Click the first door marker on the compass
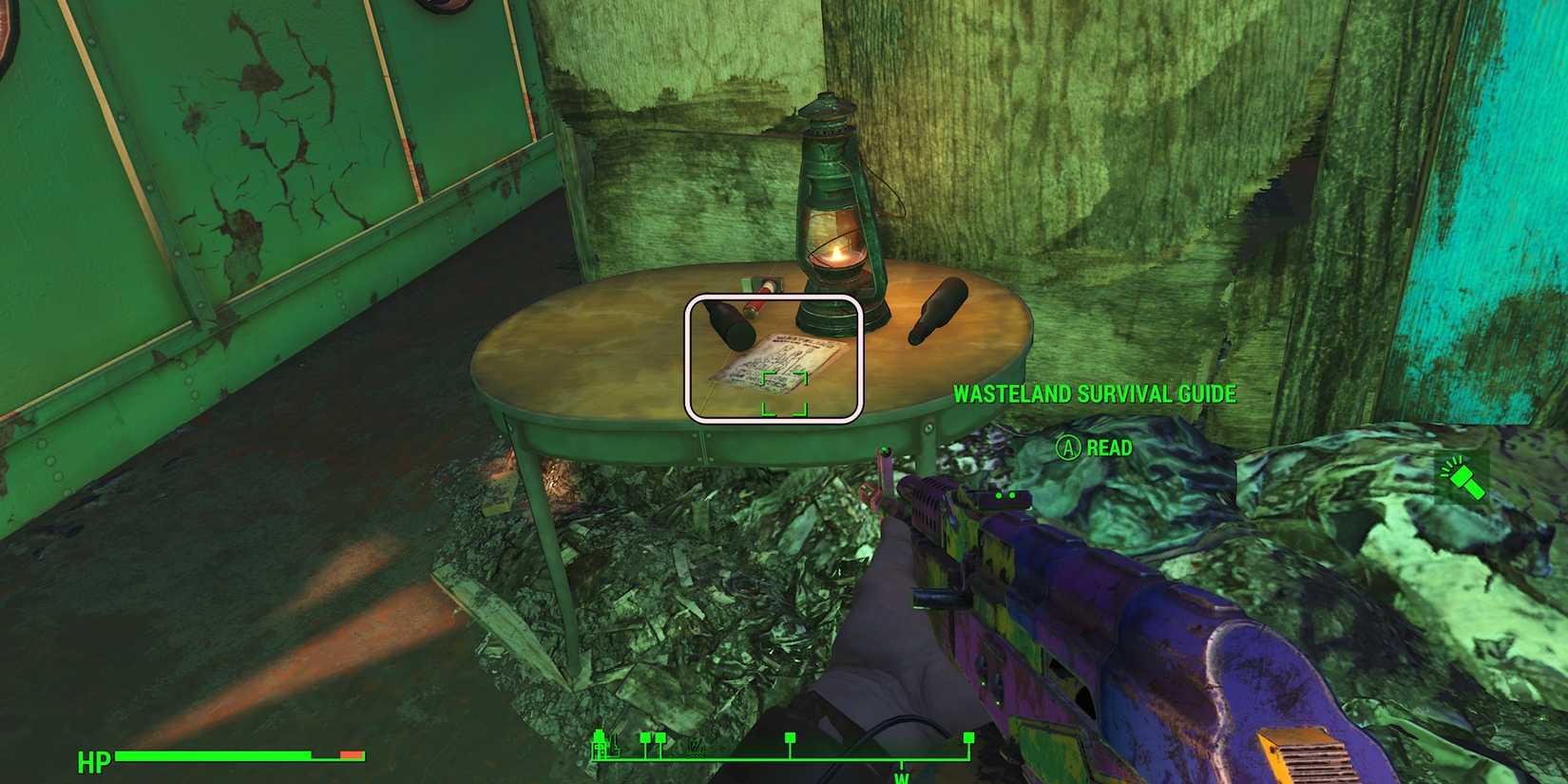1568x784 pixels. coord(645,739)
